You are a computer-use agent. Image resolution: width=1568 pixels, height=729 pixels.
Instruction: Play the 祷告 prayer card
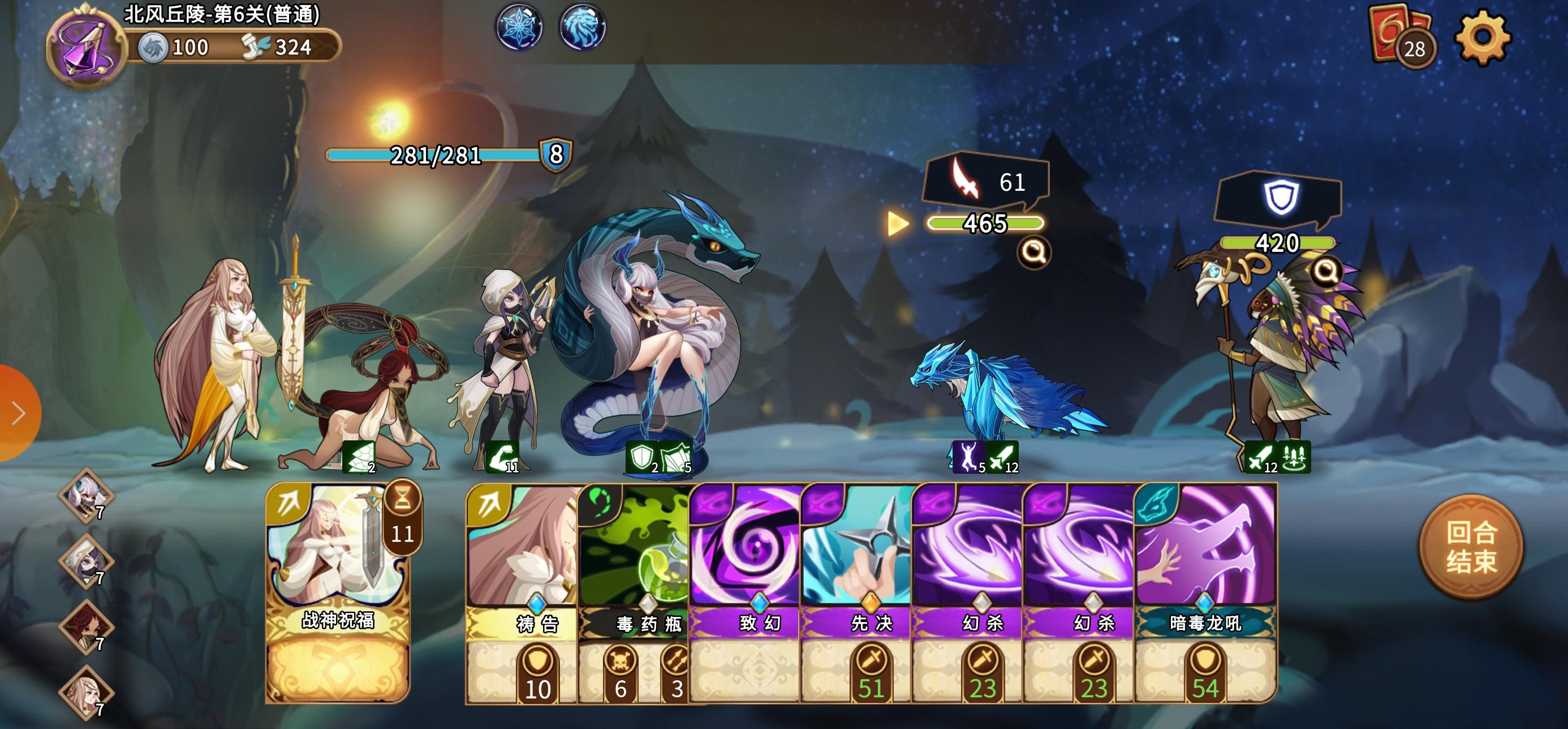[x=522, y=591]
